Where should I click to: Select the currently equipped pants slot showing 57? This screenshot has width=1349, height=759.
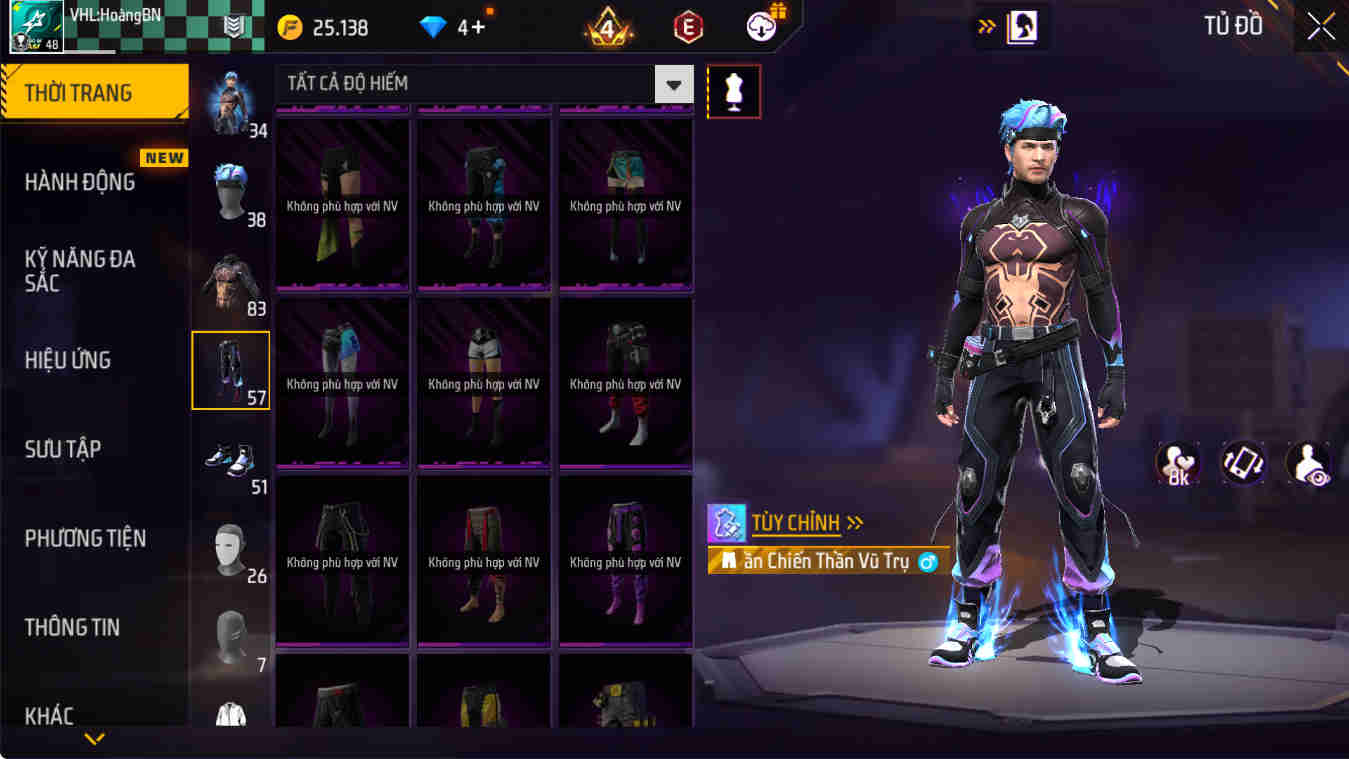(231, 370)
